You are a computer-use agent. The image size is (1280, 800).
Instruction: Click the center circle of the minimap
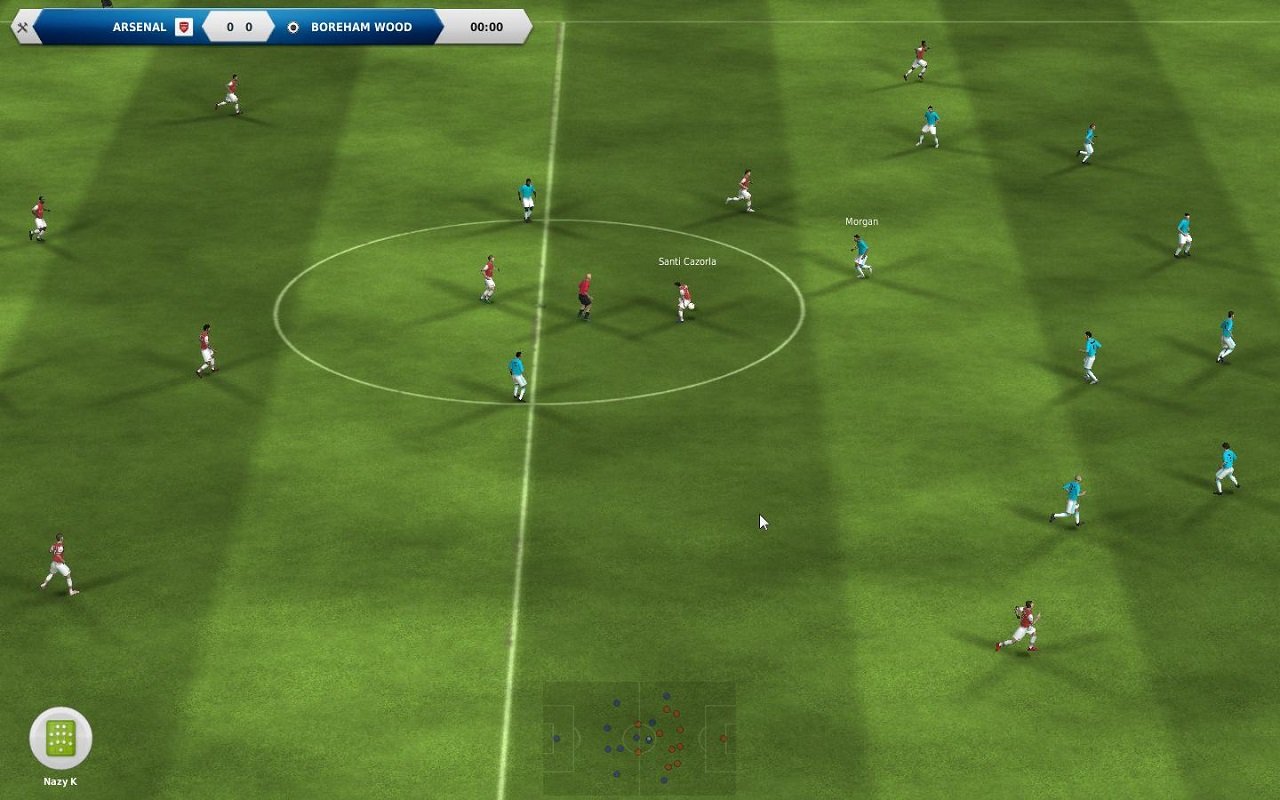click(639, 738)
